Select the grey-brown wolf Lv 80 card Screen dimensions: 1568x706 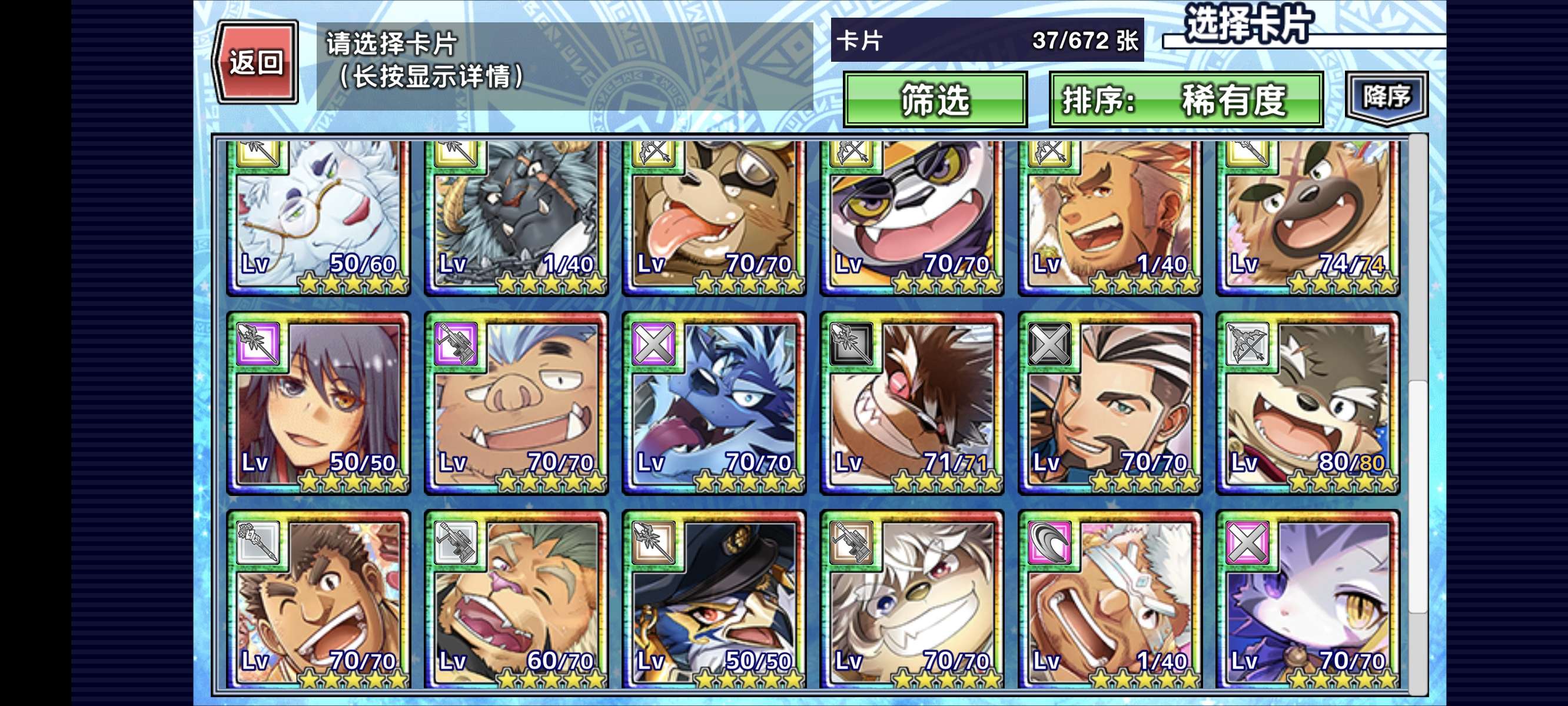(x=1307, y=404)
